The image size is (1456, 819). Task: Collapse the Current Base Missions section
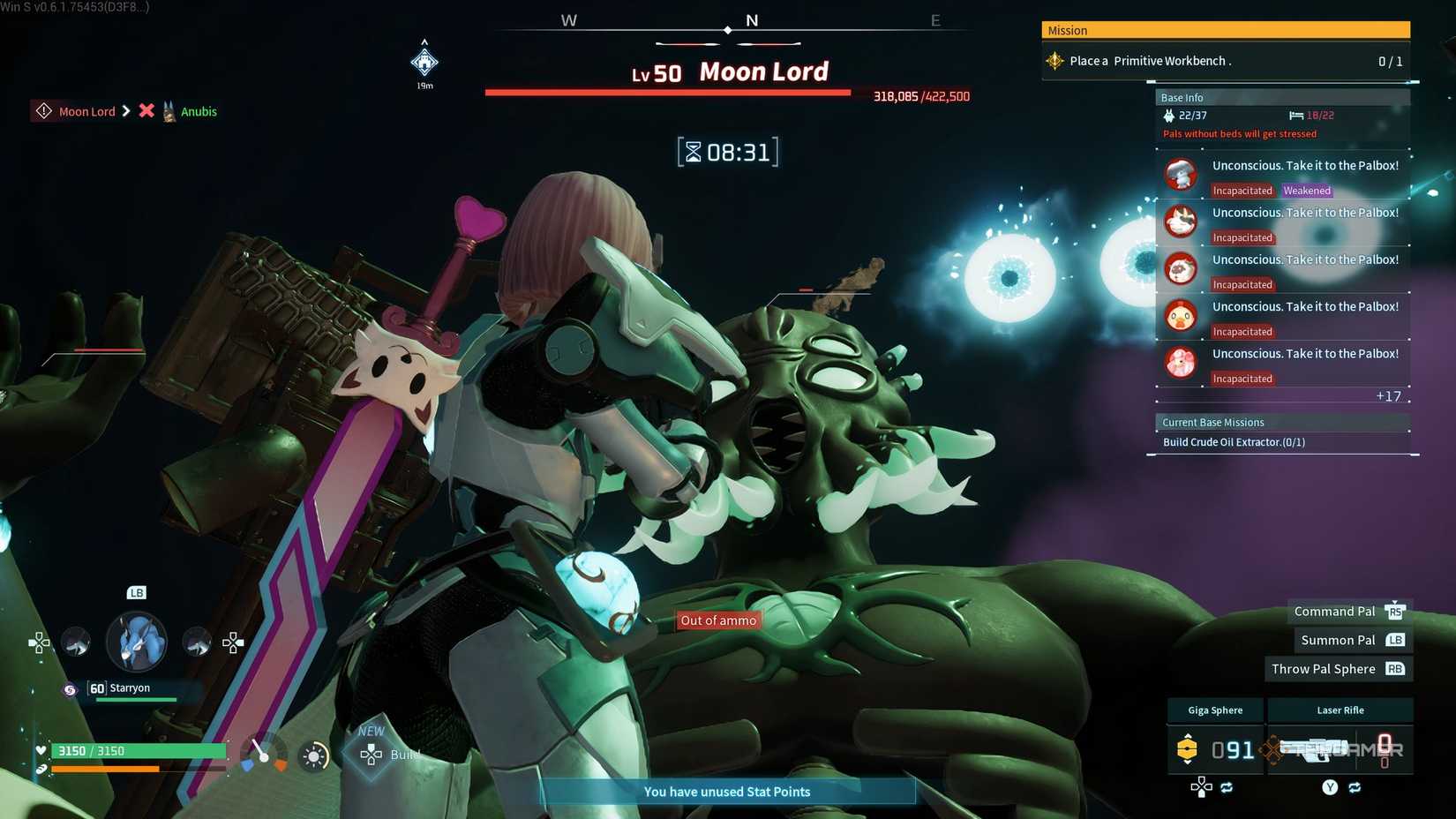[x=1212, y=422]
